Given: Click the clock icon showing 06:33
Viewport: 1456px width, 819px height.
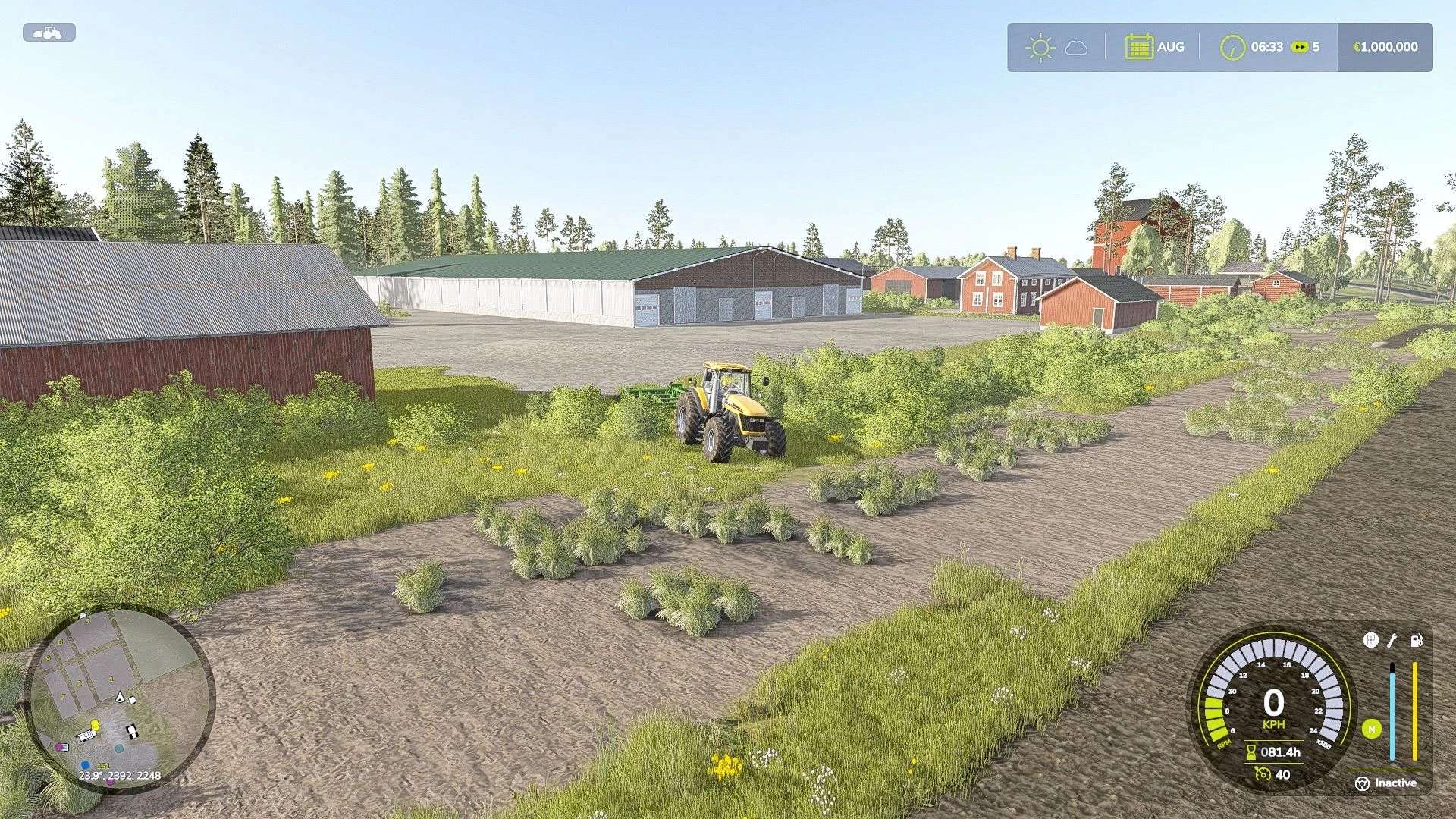Looking at the screenshot, I should click(1232, 46).
